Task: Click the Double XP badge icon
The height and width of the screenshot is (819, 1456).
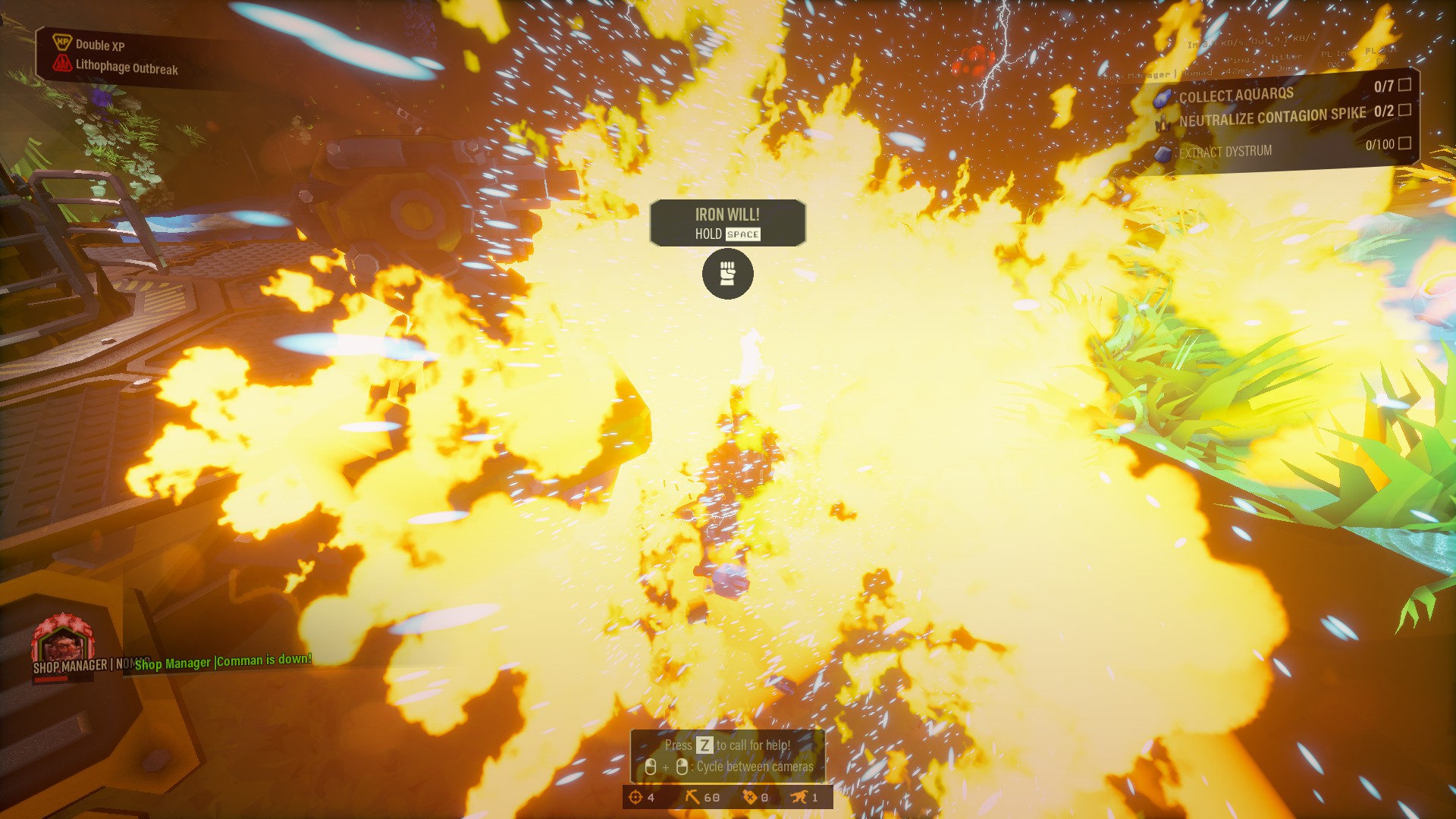Action: [62, 42]
